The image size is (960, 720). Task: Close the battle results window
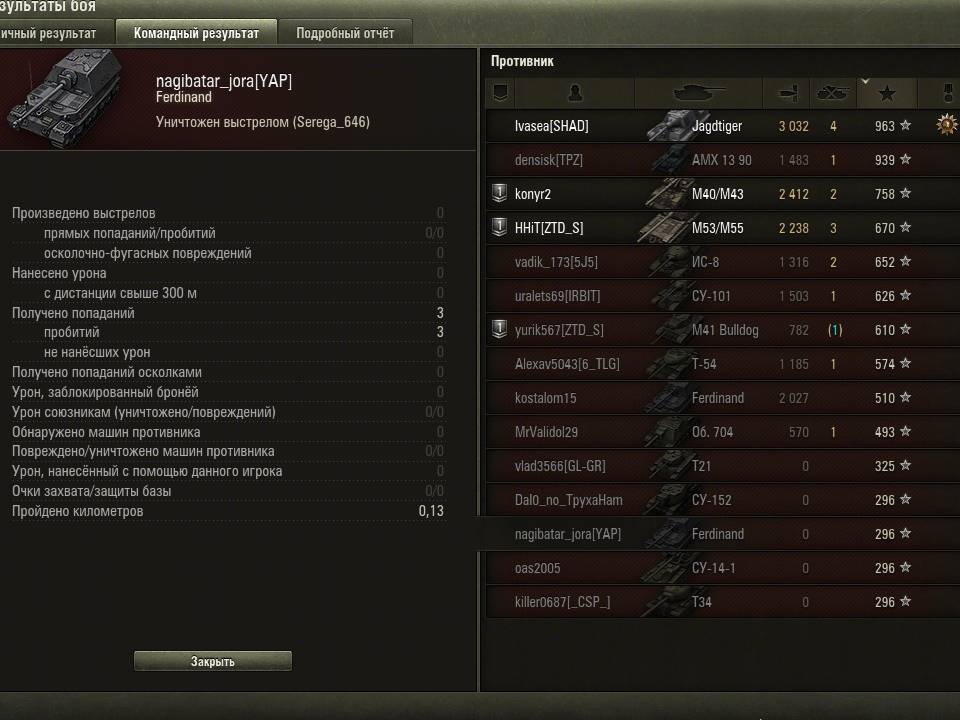213,661
